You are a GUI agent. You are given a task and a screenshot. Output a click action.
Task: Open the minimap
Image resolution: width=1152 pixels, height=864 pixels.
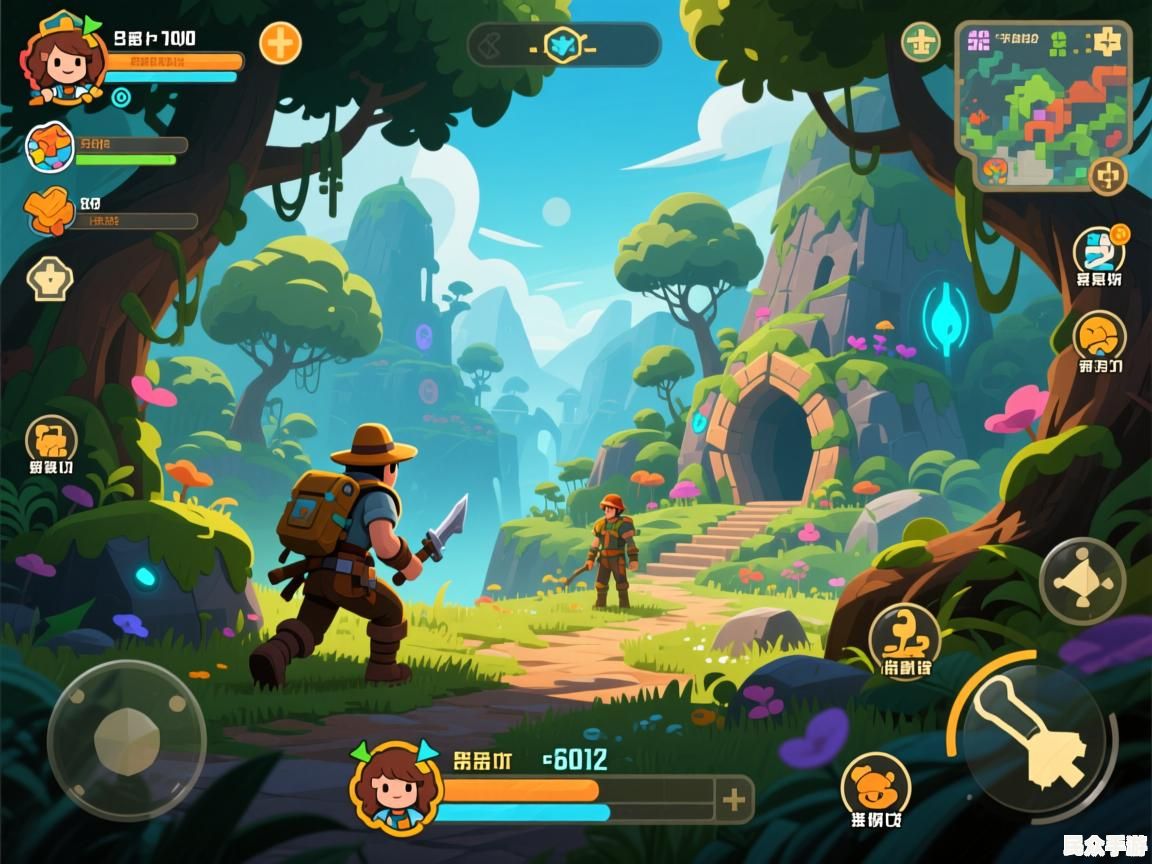coord(1041,105)
